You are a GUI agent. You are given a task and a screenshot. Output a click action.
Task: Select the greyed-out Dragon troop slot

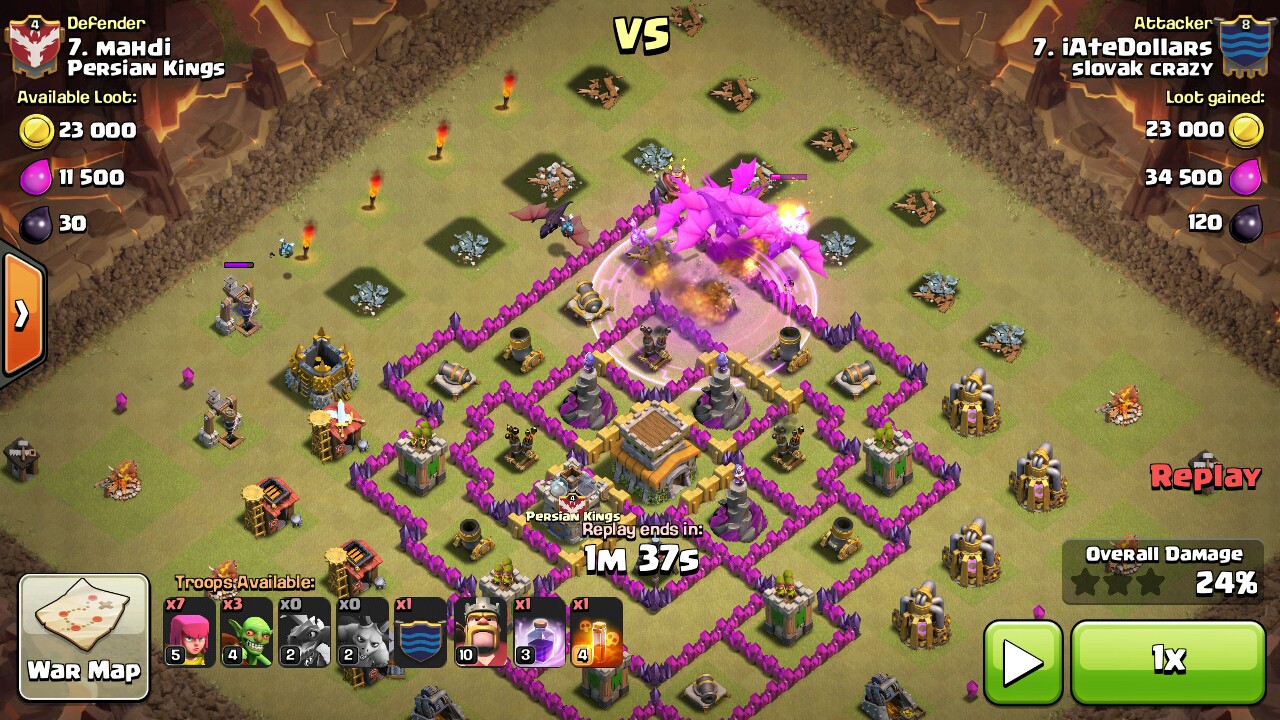click(x=304, y=632)
